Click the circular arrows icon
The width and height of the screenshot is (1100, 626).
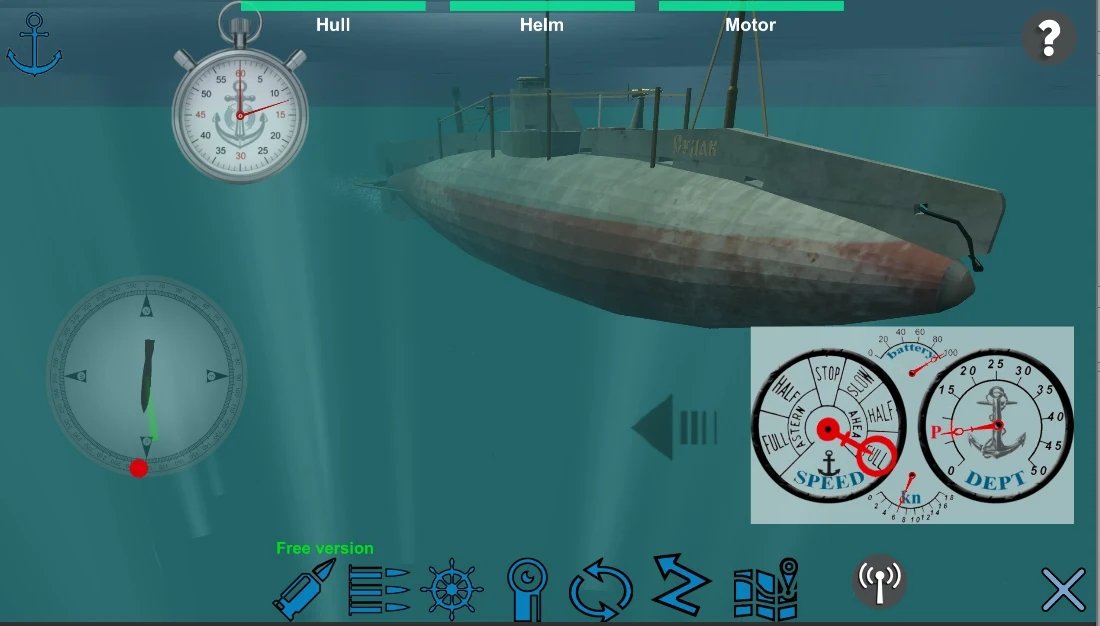point(602,590)
